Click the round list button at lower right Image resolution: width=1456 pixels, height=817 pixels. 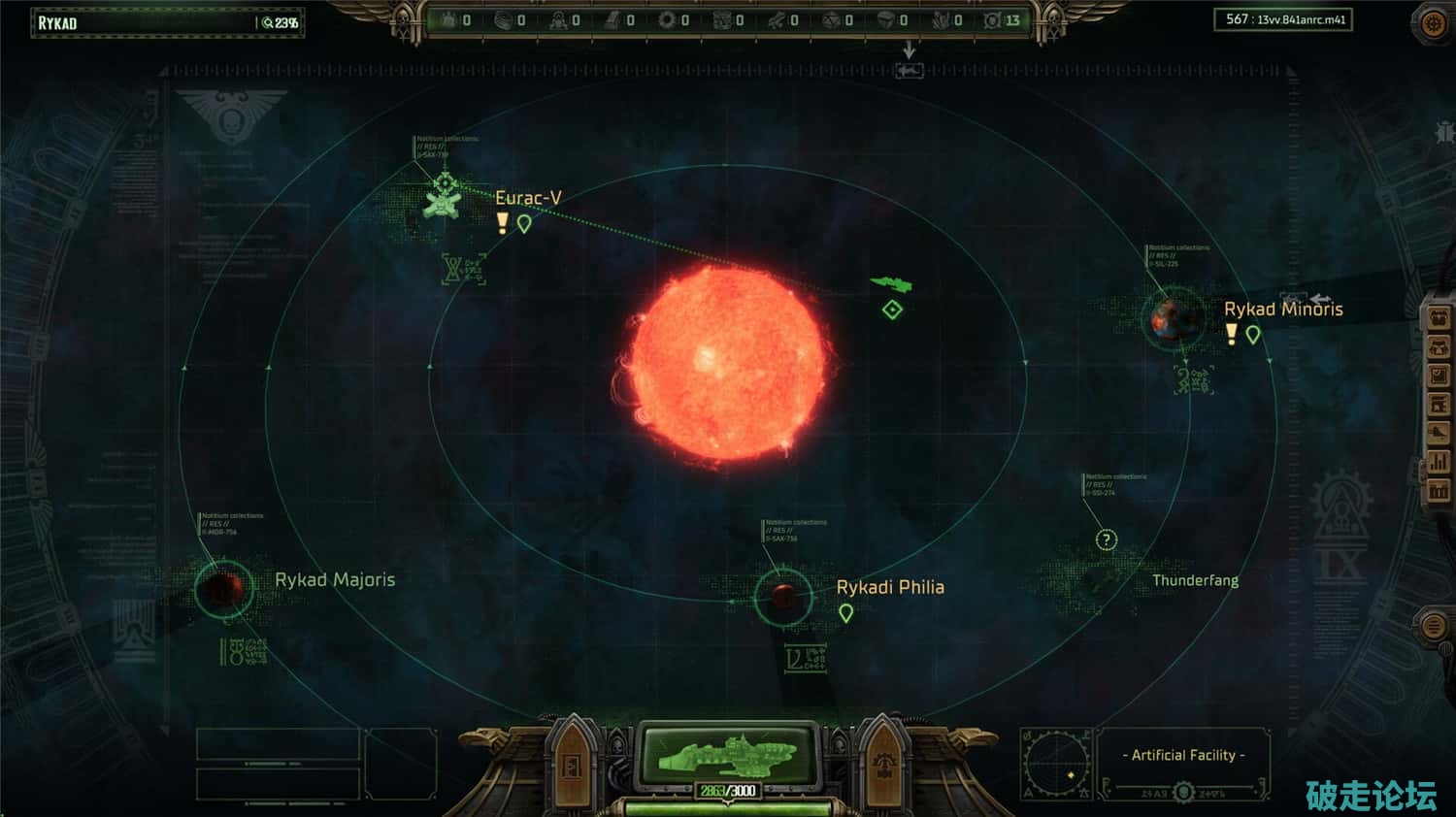click(1433, 626)
